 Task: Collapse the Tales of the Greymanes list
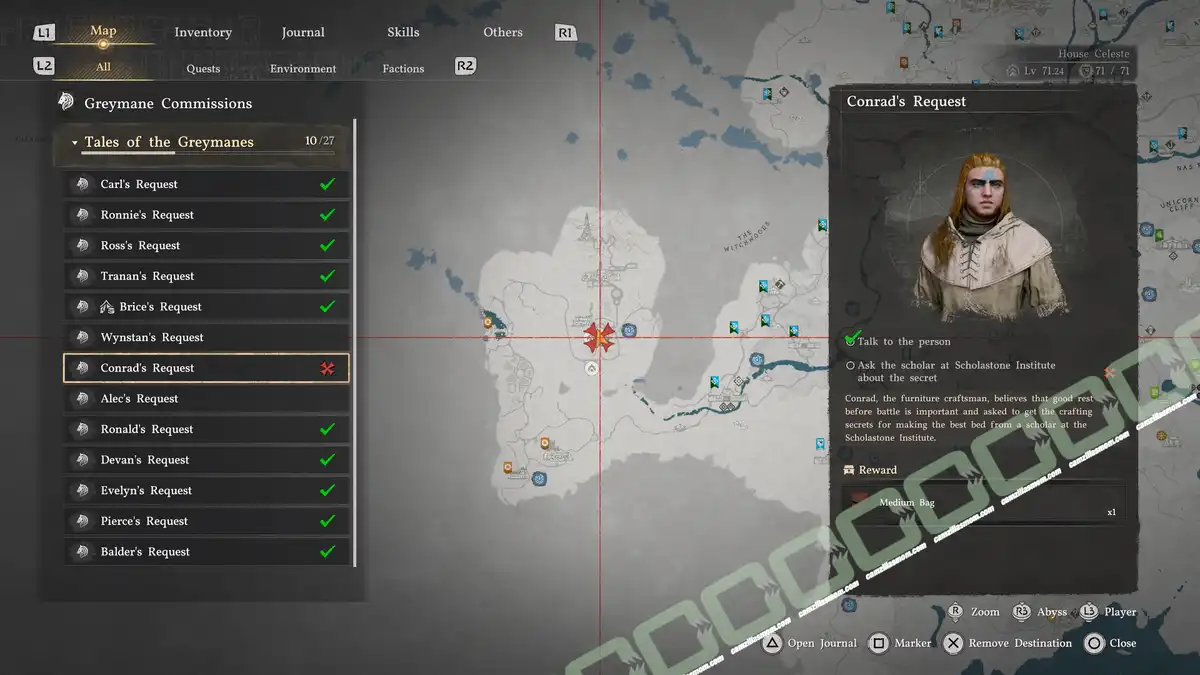75,143
